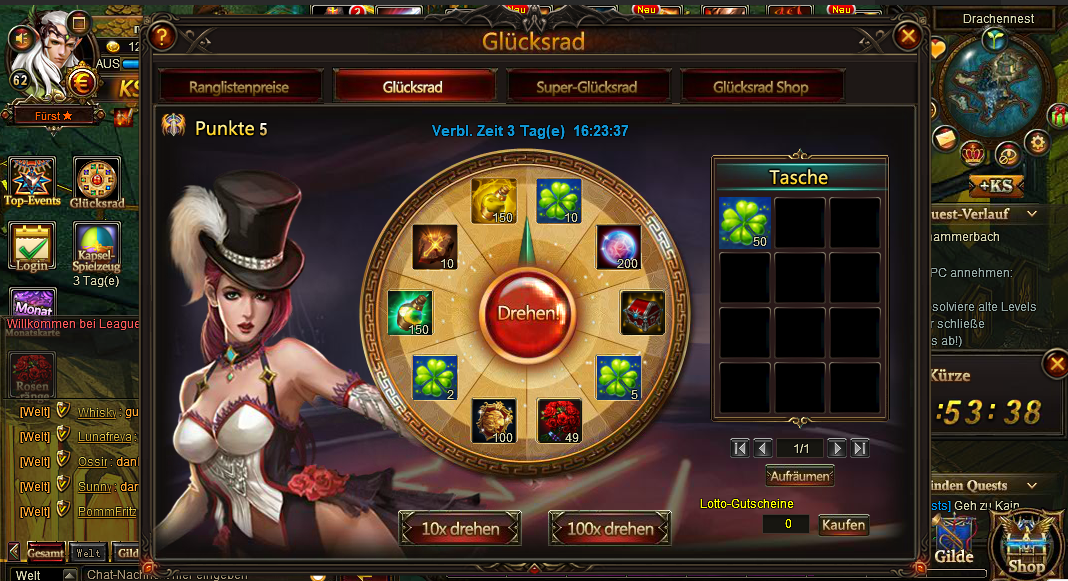
Task: Show the Glücksrad Shop tab
Action: tap(761, 87)
